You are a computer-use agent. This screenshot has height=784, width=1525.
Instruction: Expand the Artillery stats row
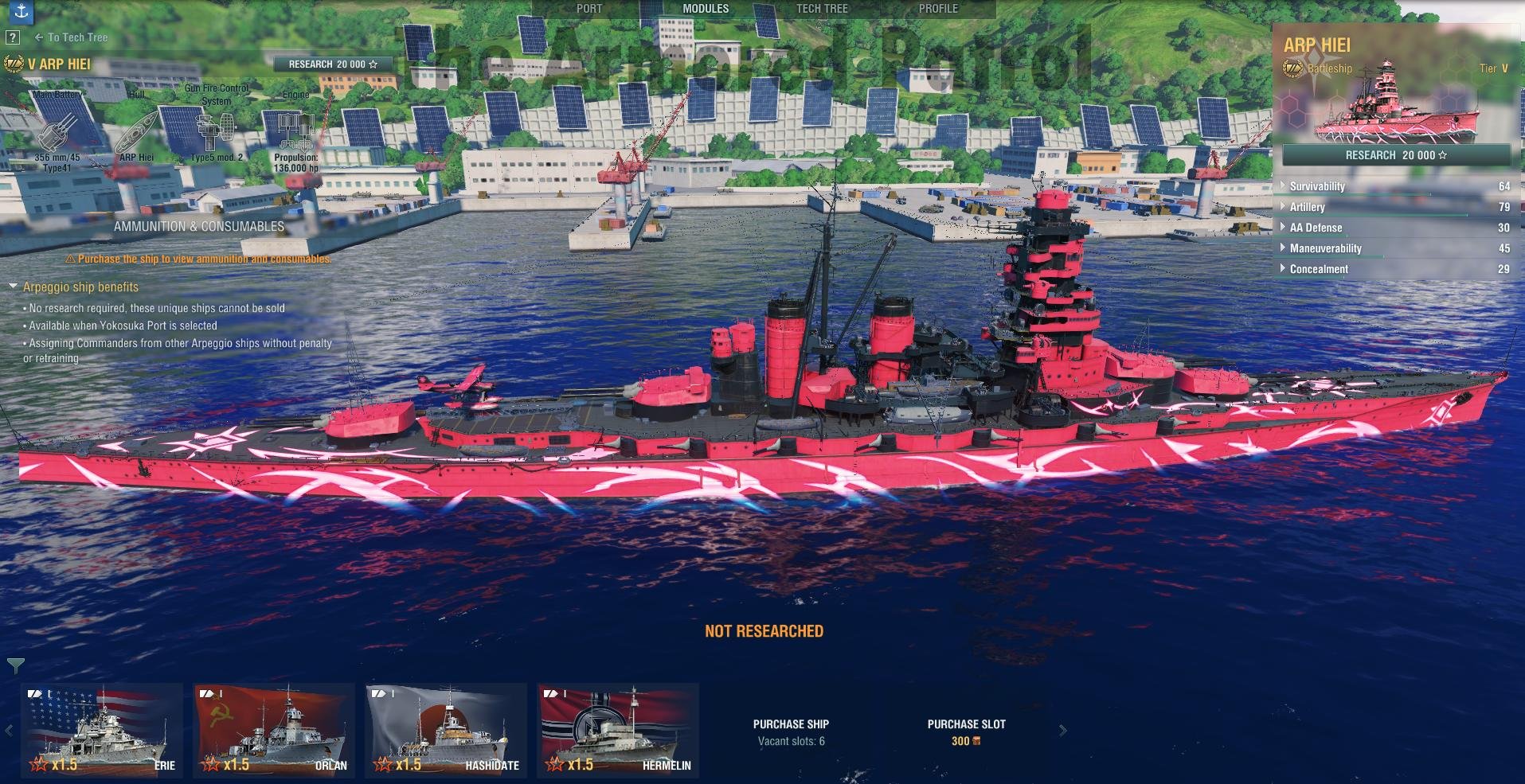1307,207
